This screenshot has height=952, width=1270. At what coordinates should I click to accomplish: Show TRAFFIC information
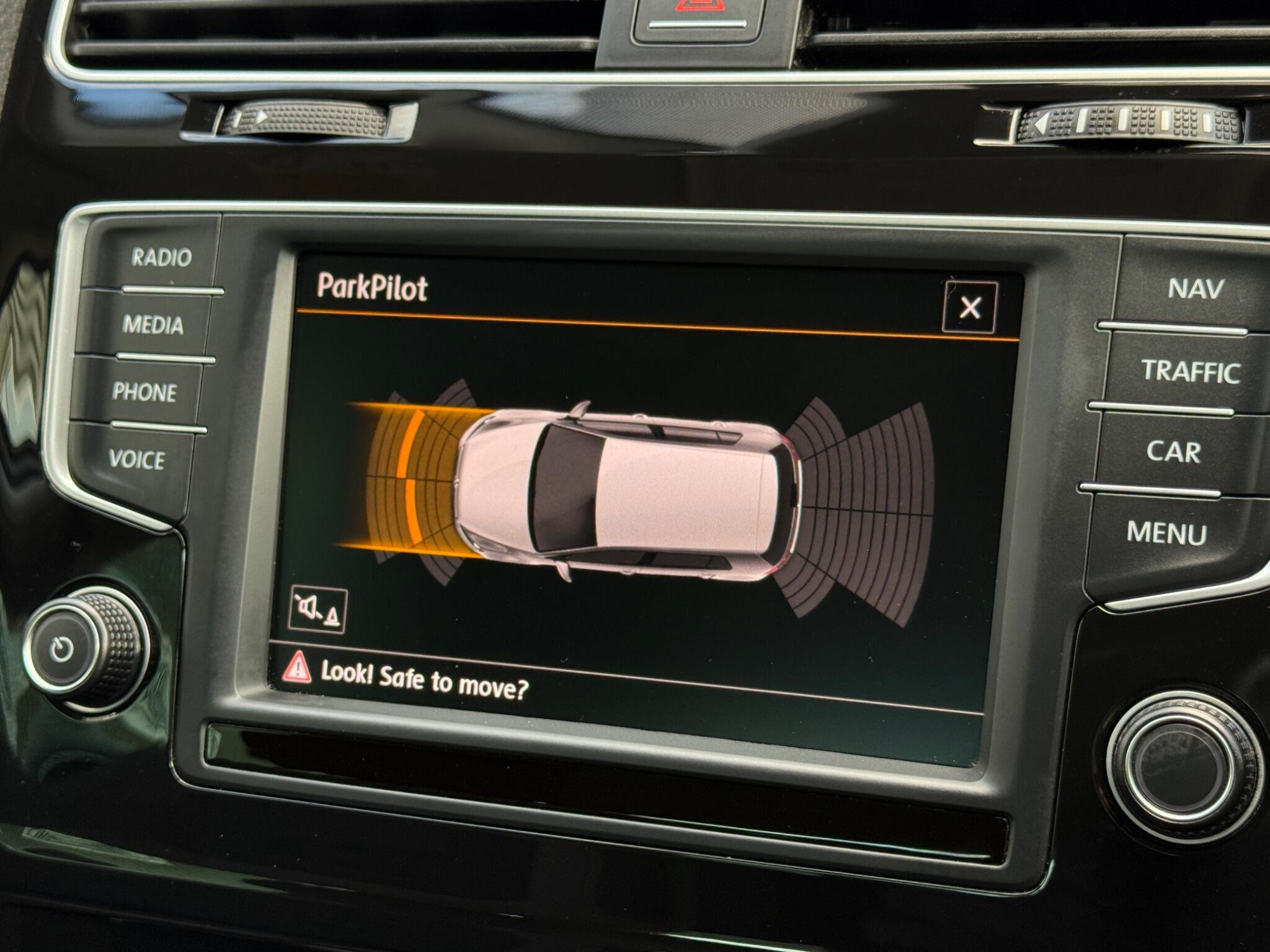(1190, 371)
